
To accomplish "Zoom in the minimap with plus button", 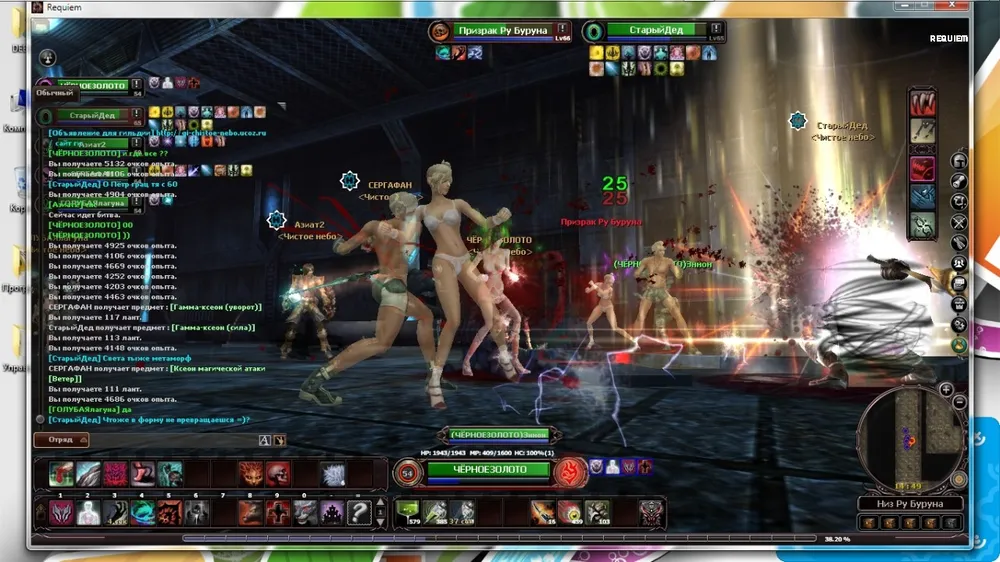I will coord(946,388).
